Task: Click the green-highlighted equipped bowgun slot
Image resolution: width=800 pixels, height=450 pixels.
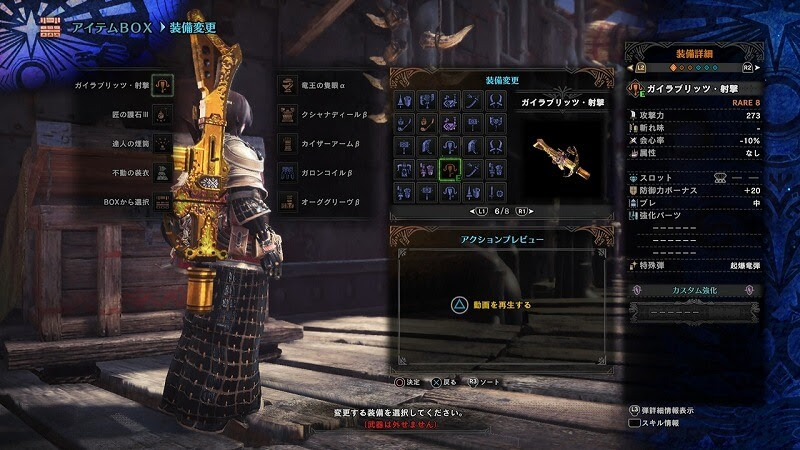Action: click(450, 169)
